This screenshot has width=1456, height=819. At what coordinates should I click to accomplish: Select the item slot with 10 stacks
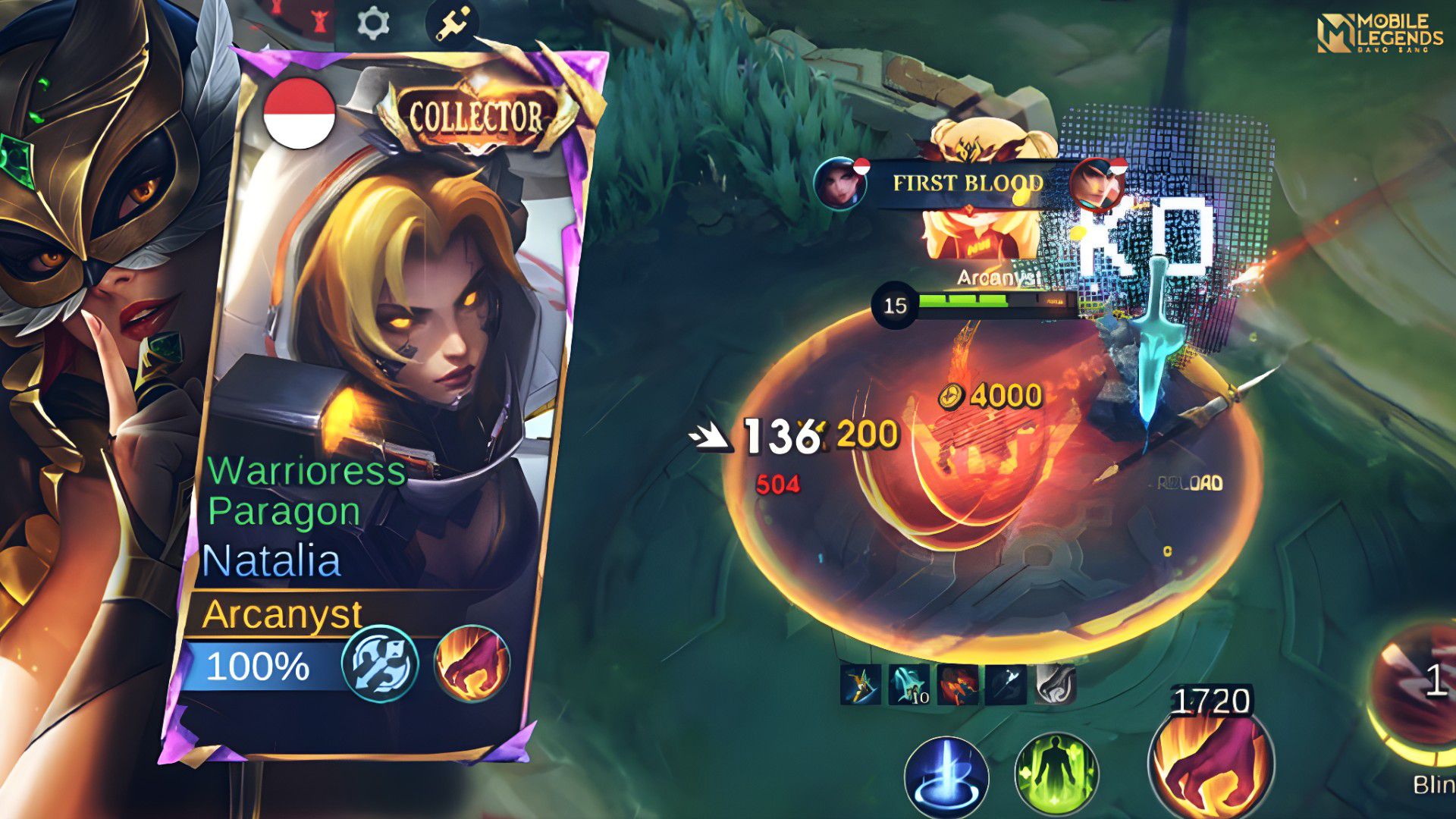(x=909, y=685)
